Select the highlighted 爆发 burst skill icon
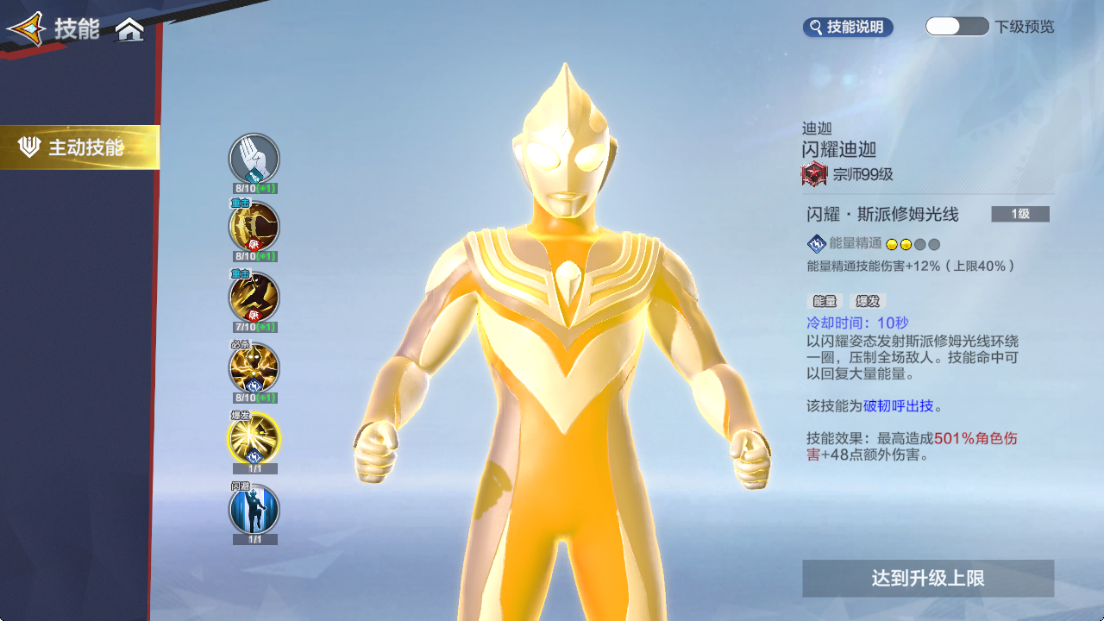Image resolution: width=1104 pixels, height=621 pixels. pos(254,437)
